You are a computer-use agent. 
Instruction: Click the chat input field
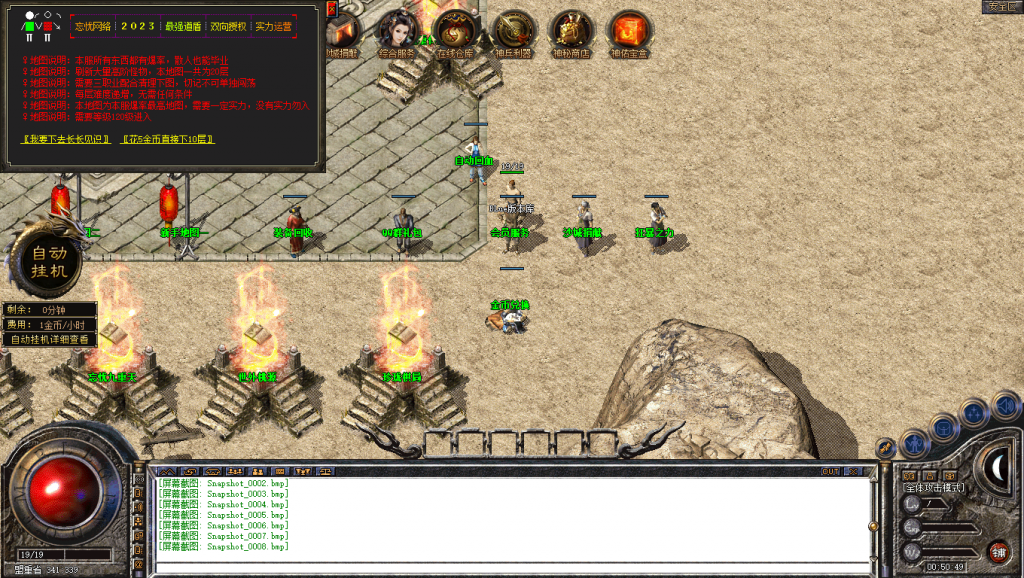[510, 567]
